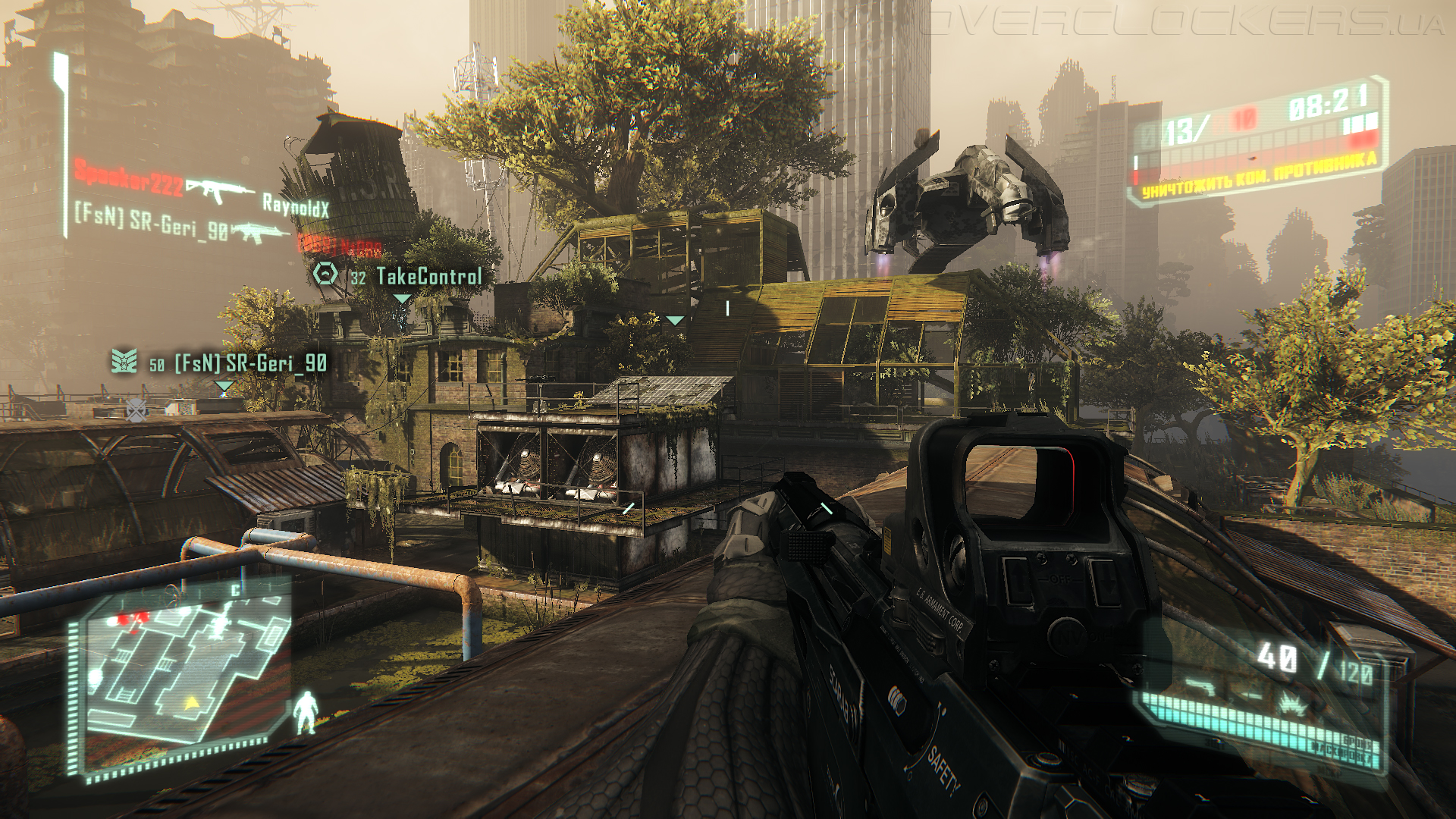Click the nanosuit stance figure icon

[306, 712]
